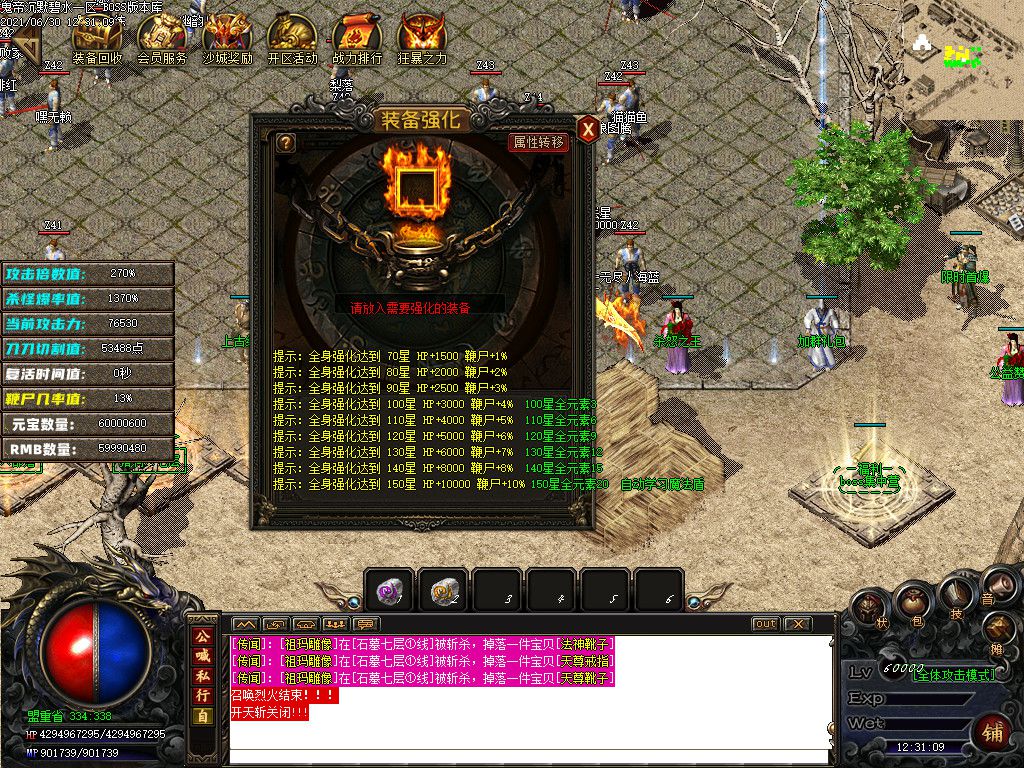Viewport: 1024px width, 768px height.
Task: Open the skills panel via 技 icon
Action: click(x=955, y=597)
